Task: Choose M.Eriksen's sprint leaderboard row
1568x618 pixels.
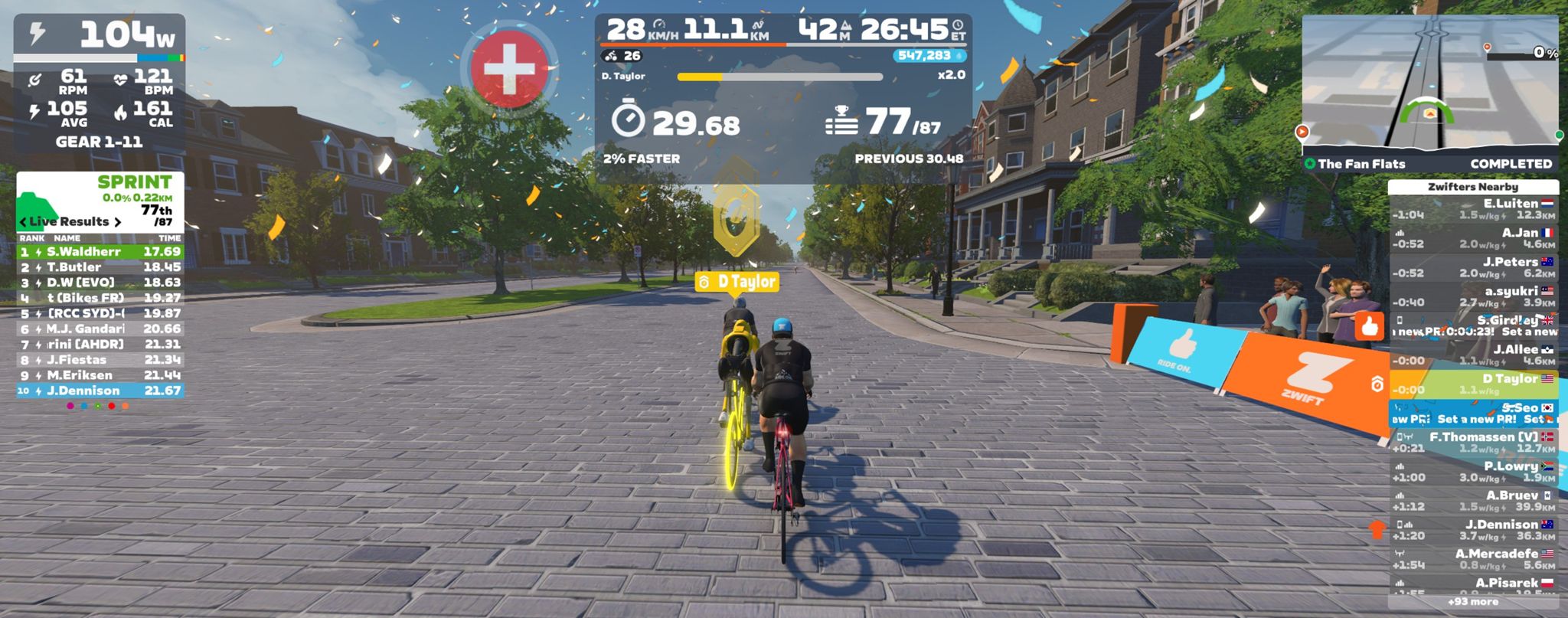Action: point(100,375)
